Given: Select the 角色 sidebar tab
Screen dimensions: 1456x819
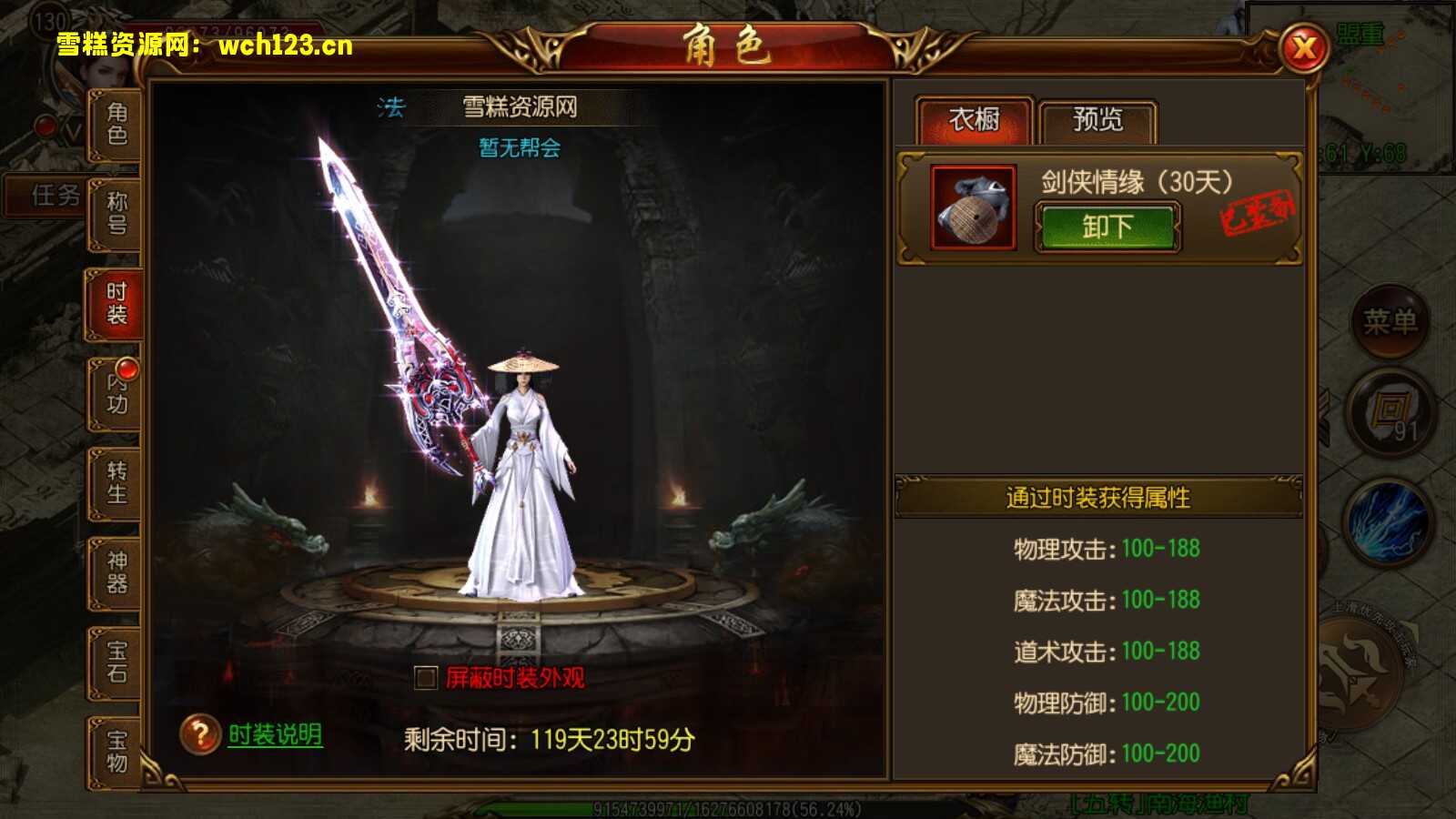Looking at the screenshot, I should pos(114,123).
